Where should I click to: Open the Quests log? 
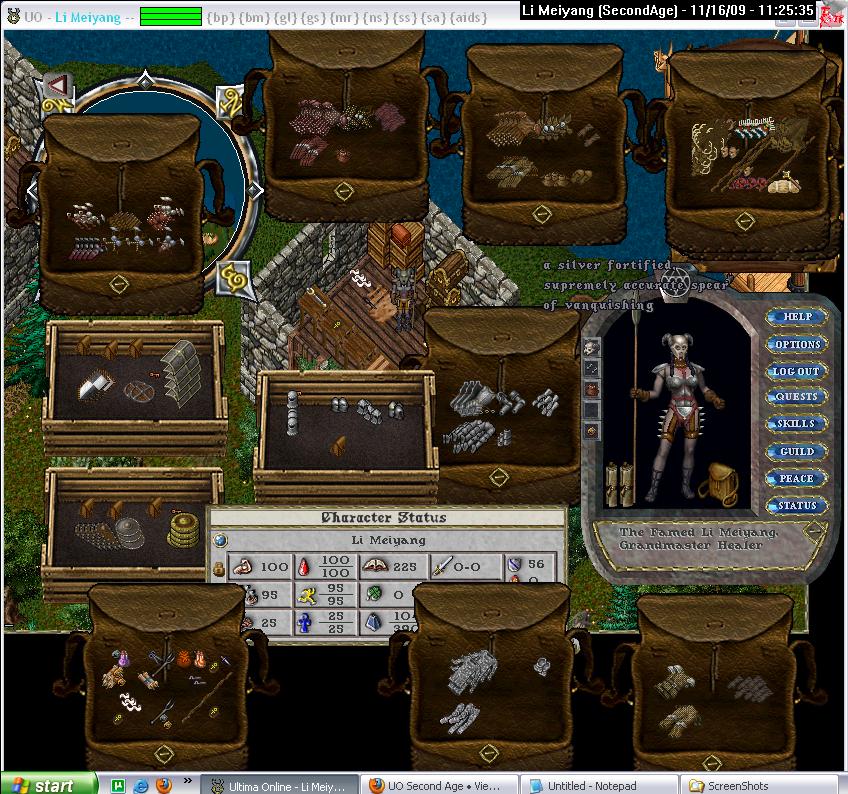click(797, 397)
